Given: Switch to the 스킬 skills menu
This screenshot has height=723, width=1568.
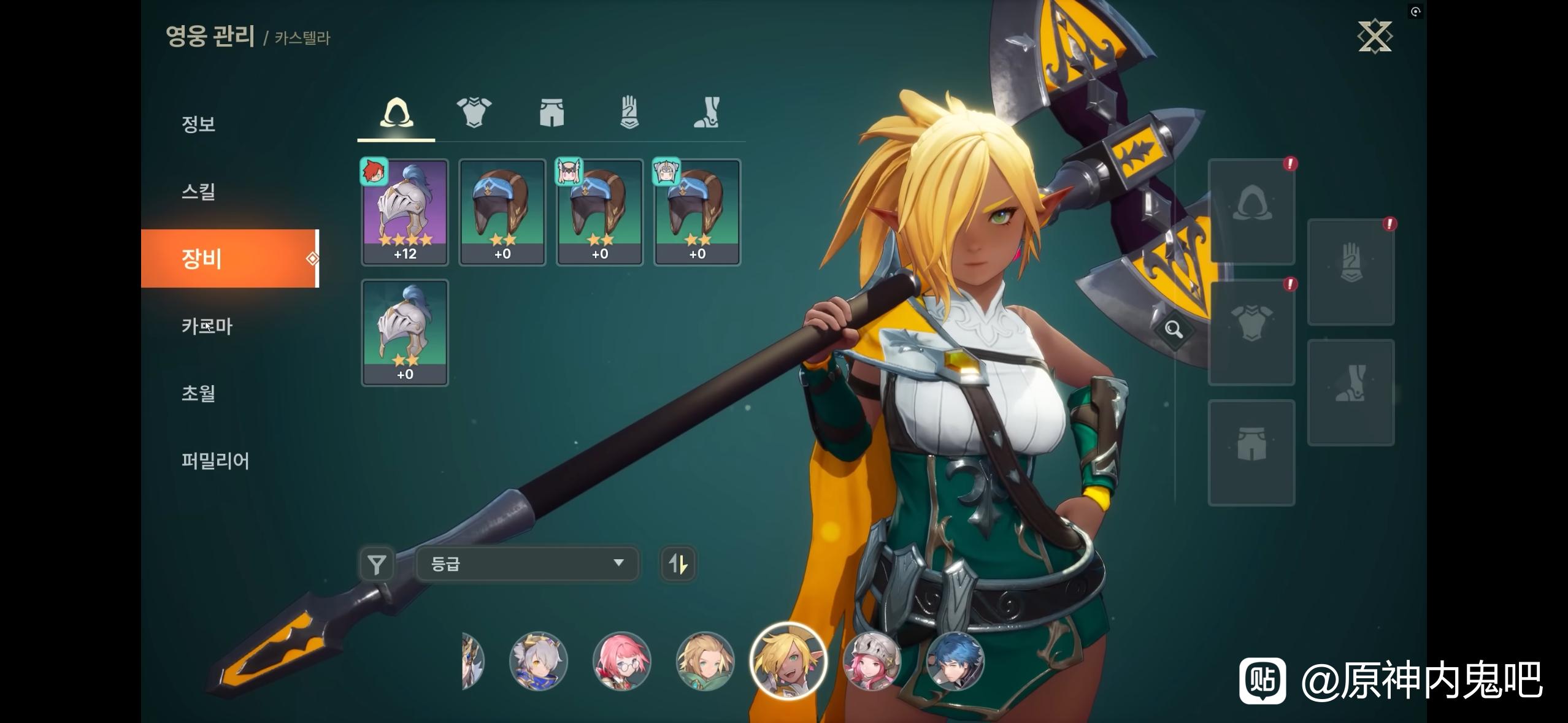Looking at the screenshot, I should click(x=198, y=191).
